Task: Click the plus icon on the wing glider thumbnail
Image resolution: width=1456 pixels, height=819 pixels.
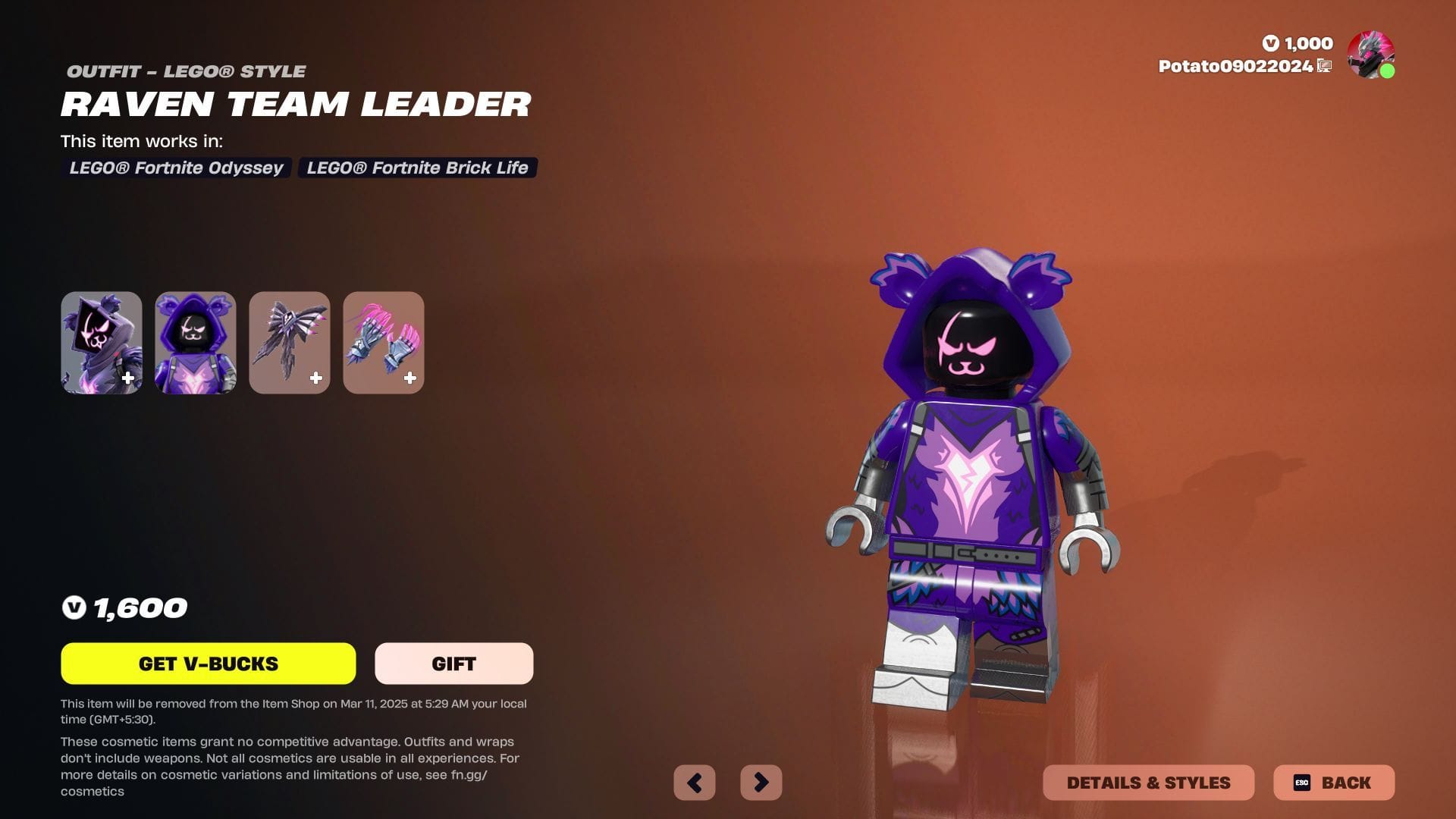Action: pos(316,377)
